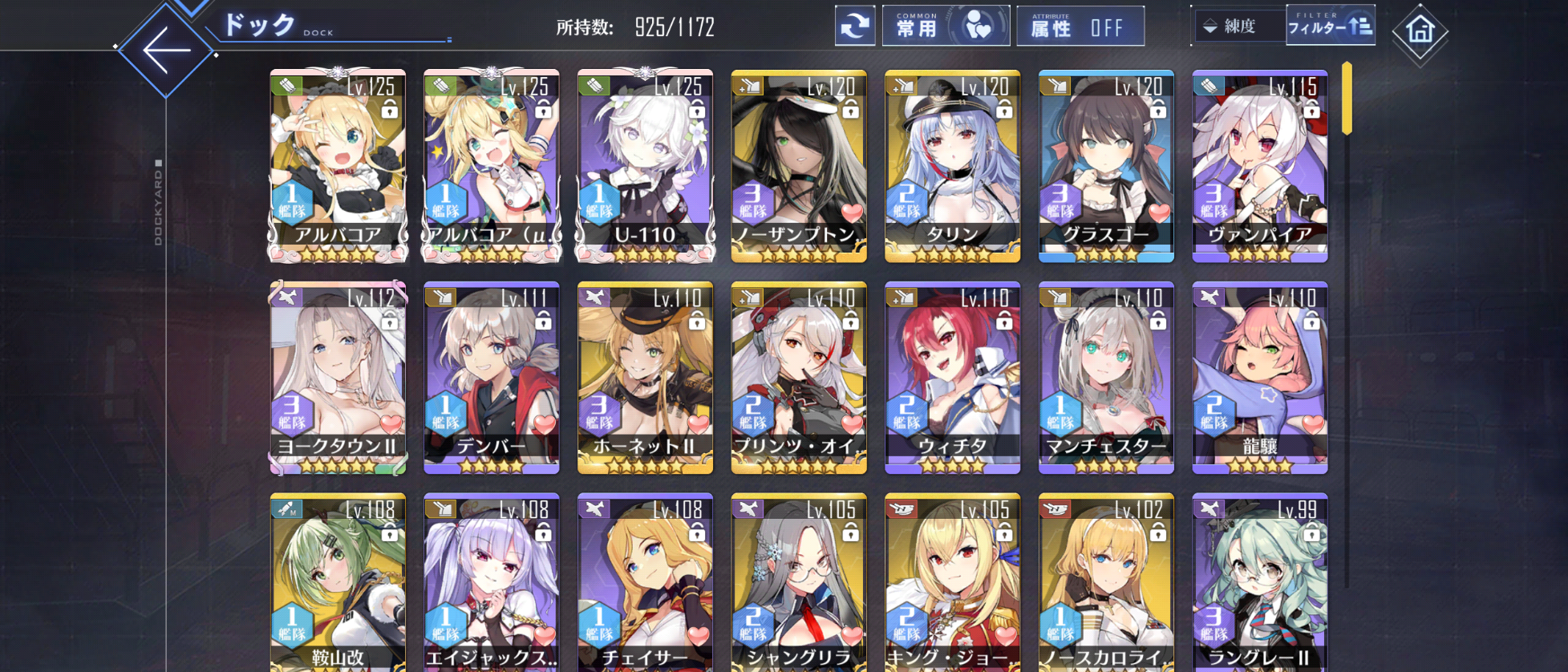Select the マンチェスター card
The image size is (1568, 672).
(x=1106, y=378)
